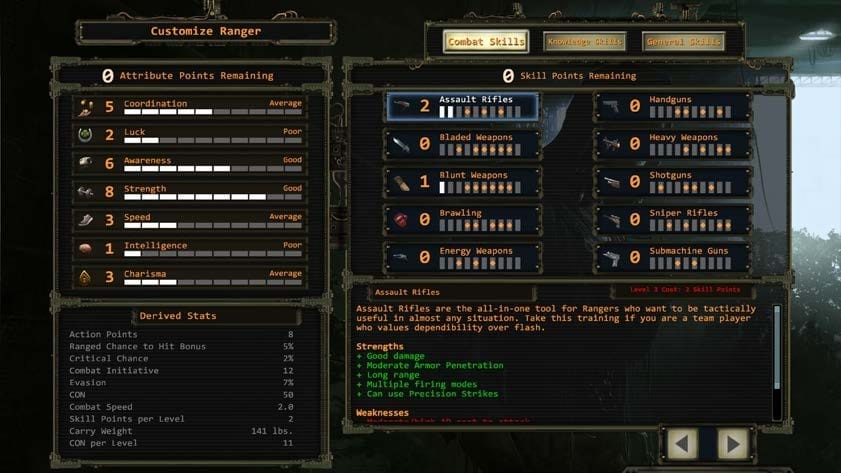841x473 pixels.
Task: Click the Luck attribute row
Action: point(188,135)
